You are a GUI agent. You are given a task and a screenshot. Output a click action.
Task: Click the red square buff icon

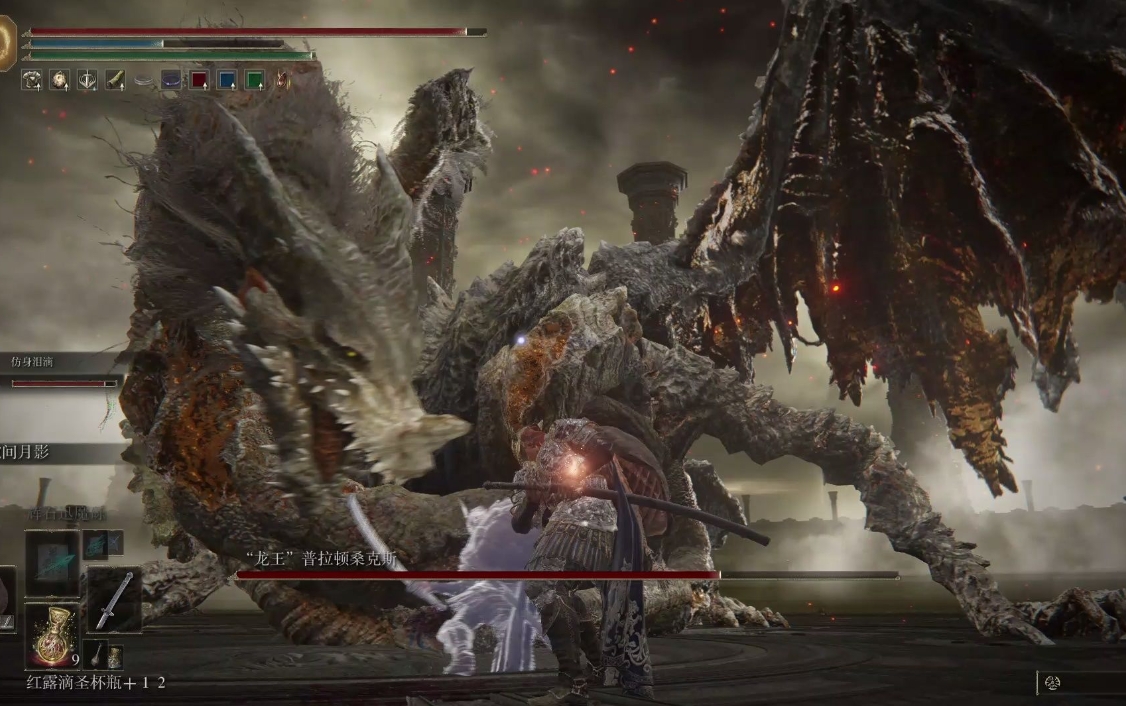pyautogui.click(x=199, y=80)
